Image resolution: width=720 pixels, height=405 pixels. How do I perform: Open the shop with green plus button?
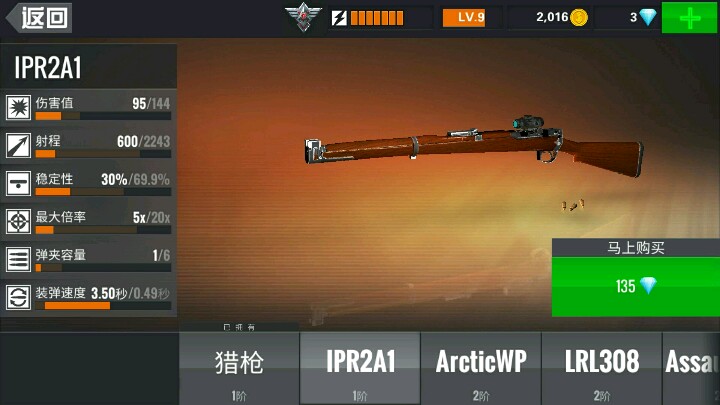(689, 18)
